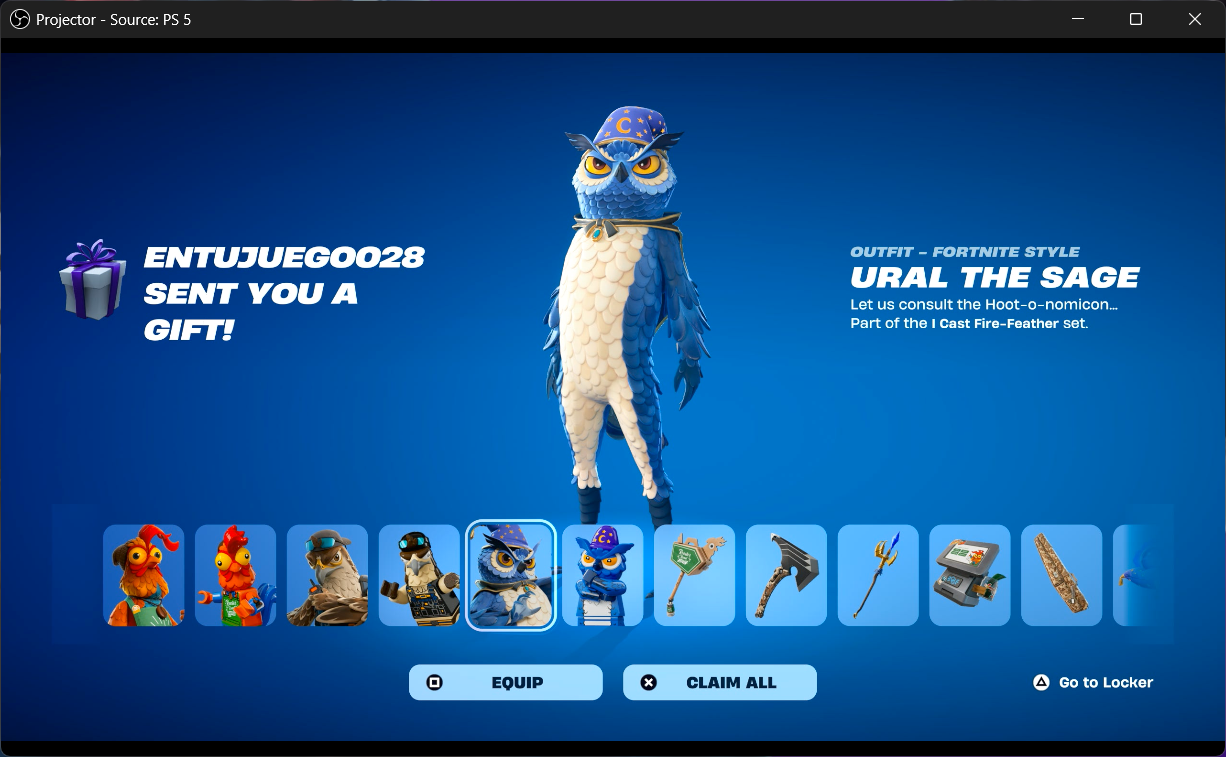Select the golden trident staff item

pyautogui.click(x=878, y=576)
